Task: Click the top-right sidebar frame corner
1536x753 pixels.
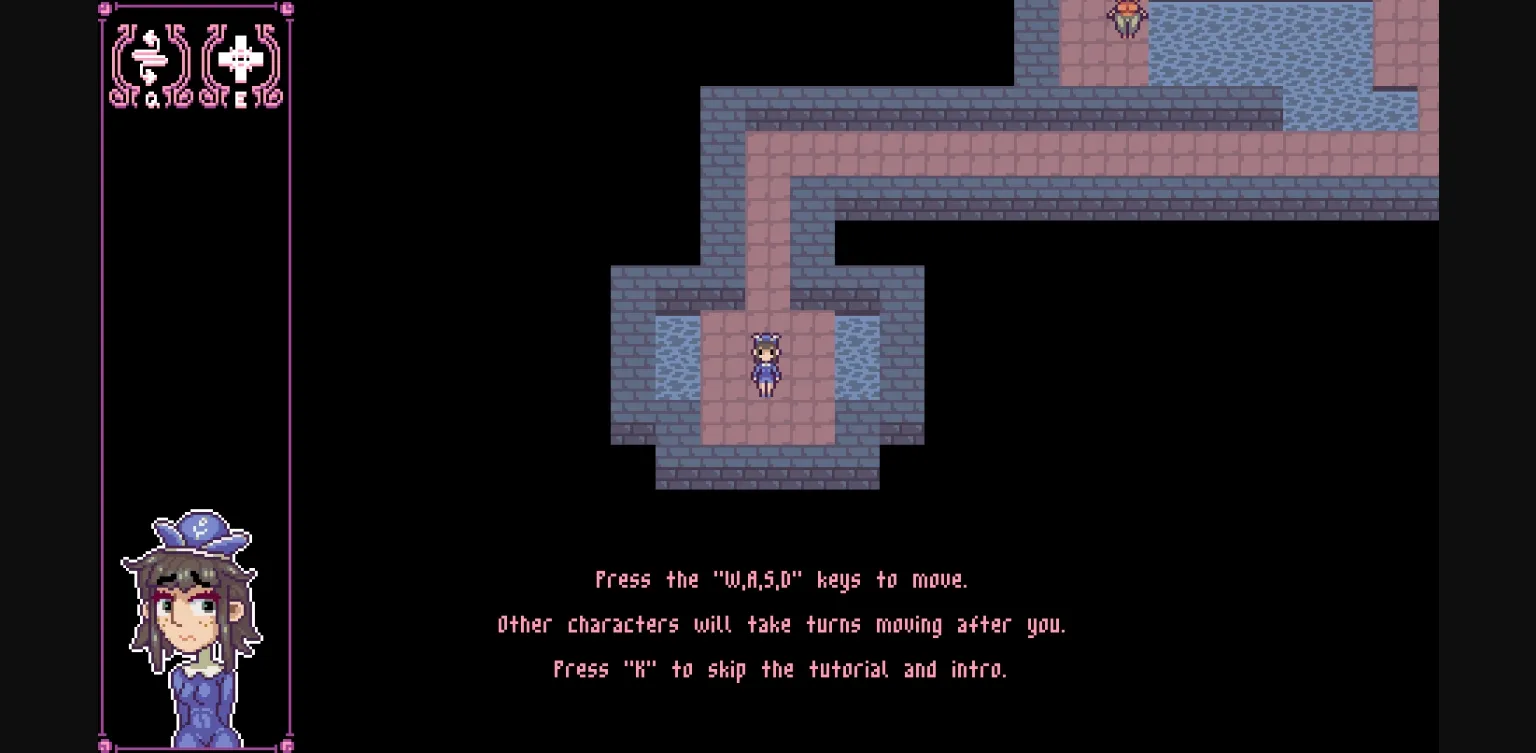Action: point(286,9)
